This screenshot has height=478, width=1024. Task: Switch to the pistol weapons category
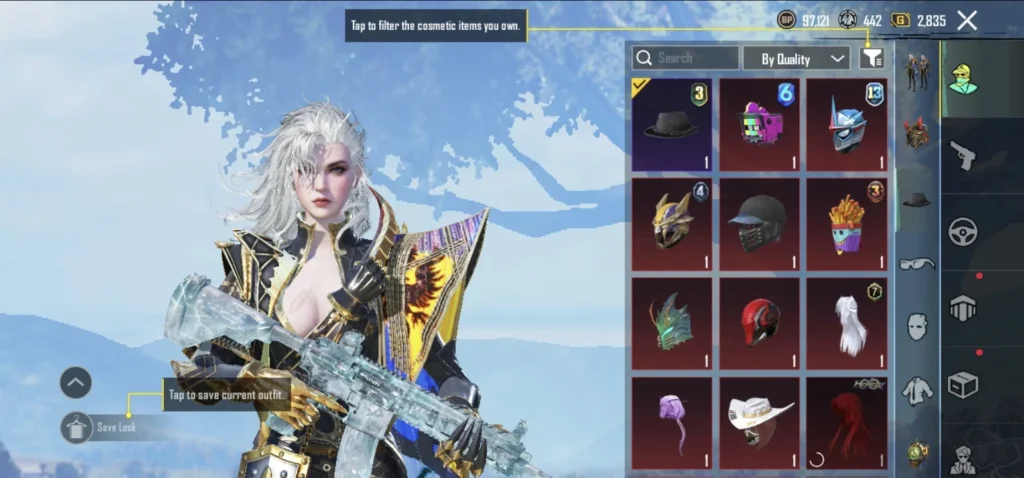[963, 155]
